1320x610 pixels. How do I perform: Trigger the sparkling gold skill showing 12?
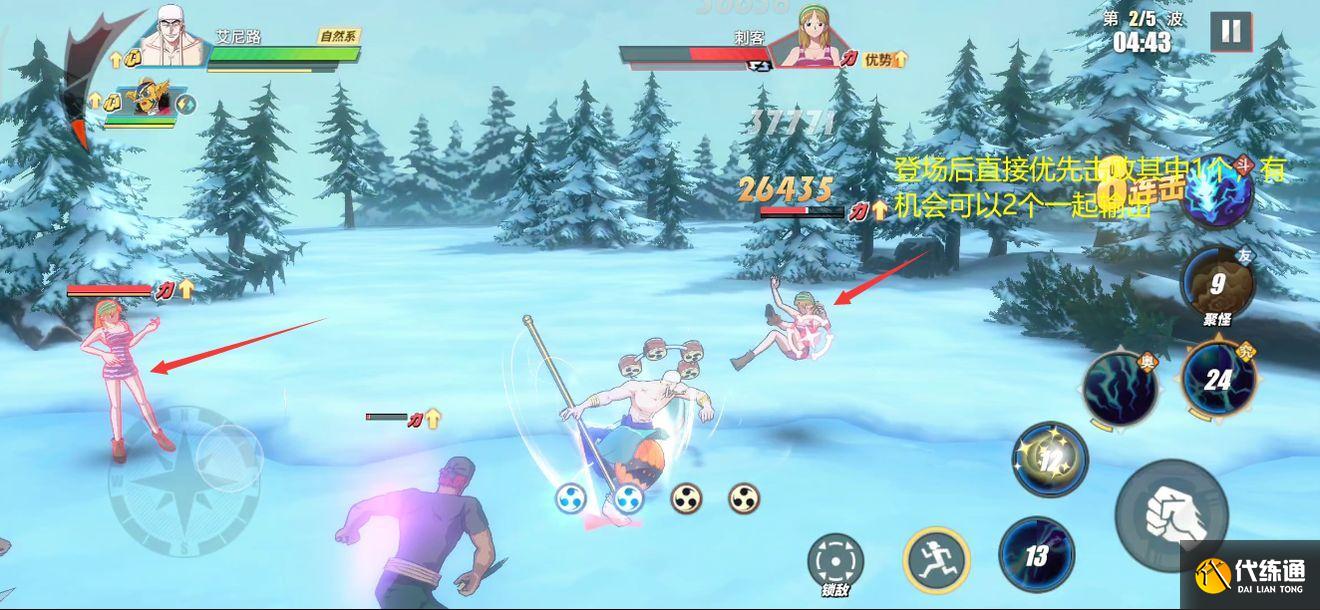pyautogui.click(x=1049, y=459)
